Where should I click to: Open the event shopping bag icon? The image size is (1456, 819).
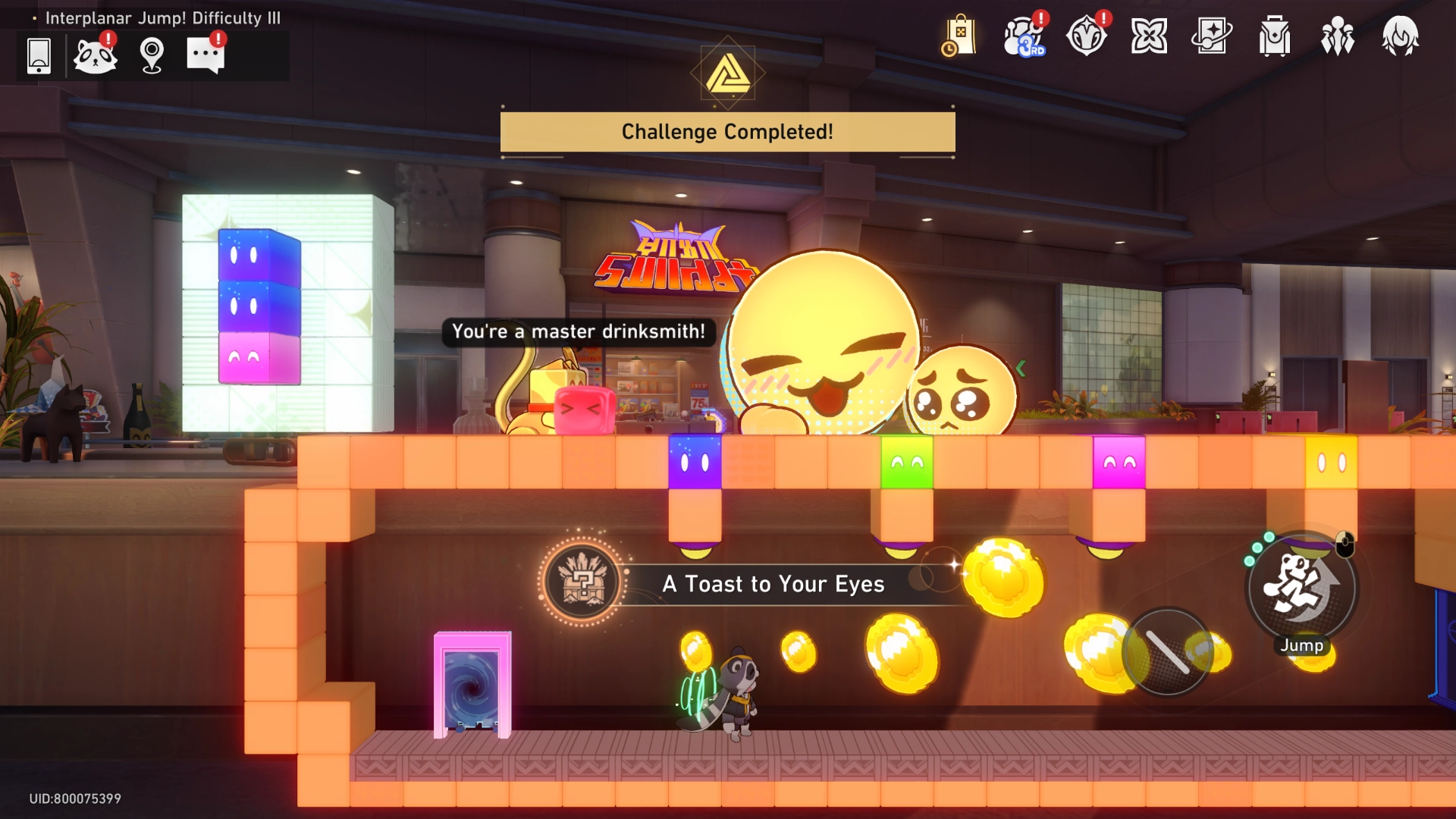(x=960, y=36)
